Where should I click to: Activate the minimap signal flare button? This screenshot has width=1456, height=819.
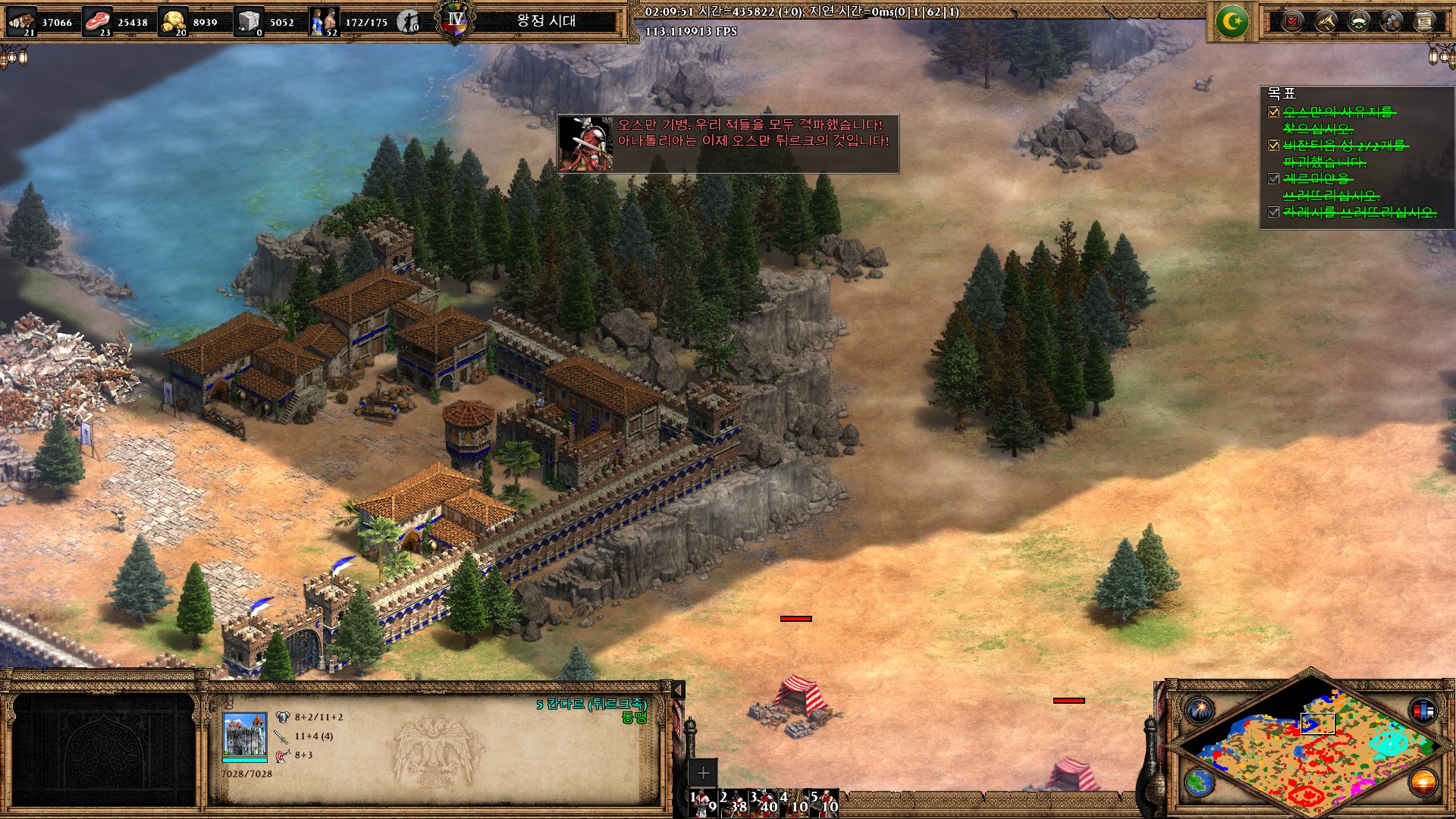(x=1200, y=711)
